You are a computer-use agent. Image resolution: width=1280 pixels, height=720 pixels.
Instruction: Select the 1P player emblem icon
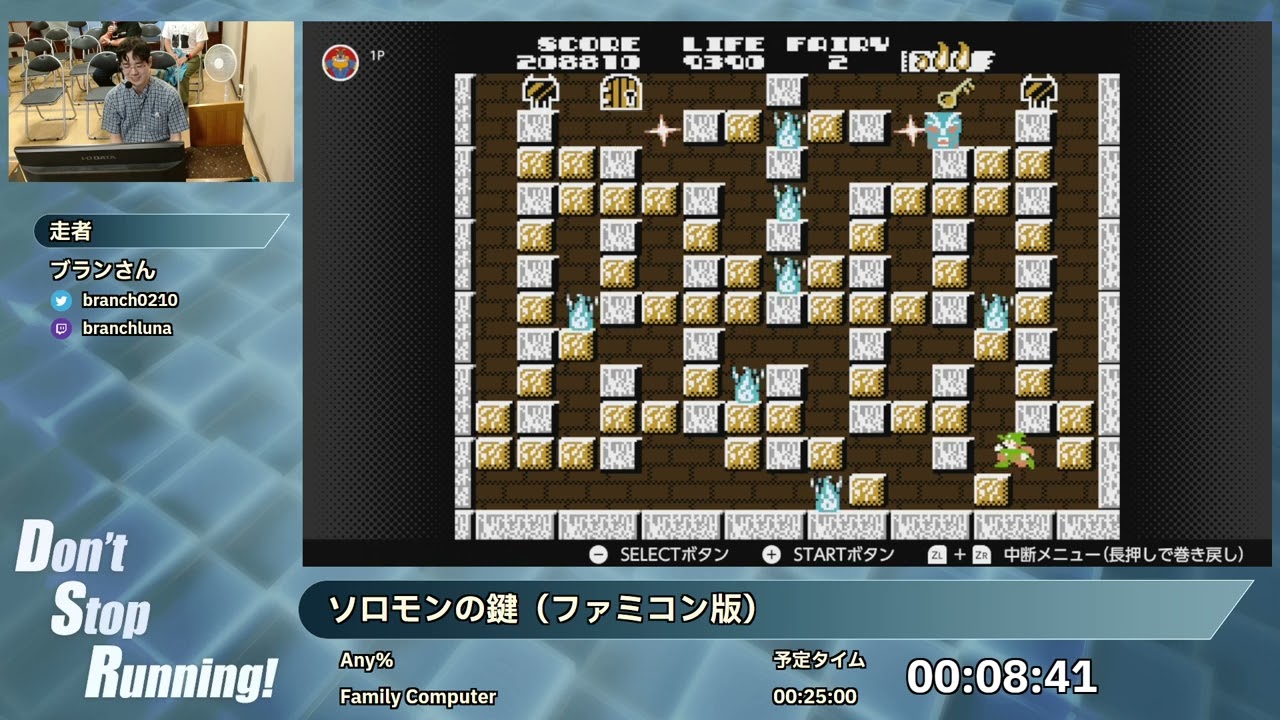point(340,58)
